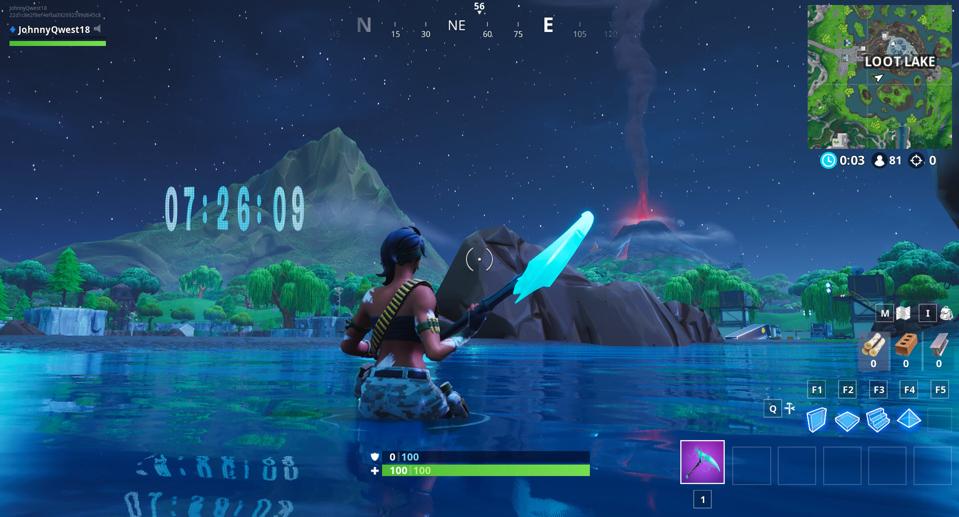Viewport: 959px width, 517px height.
Task: Select the floor building piece
Action: [x=847, y=421]
